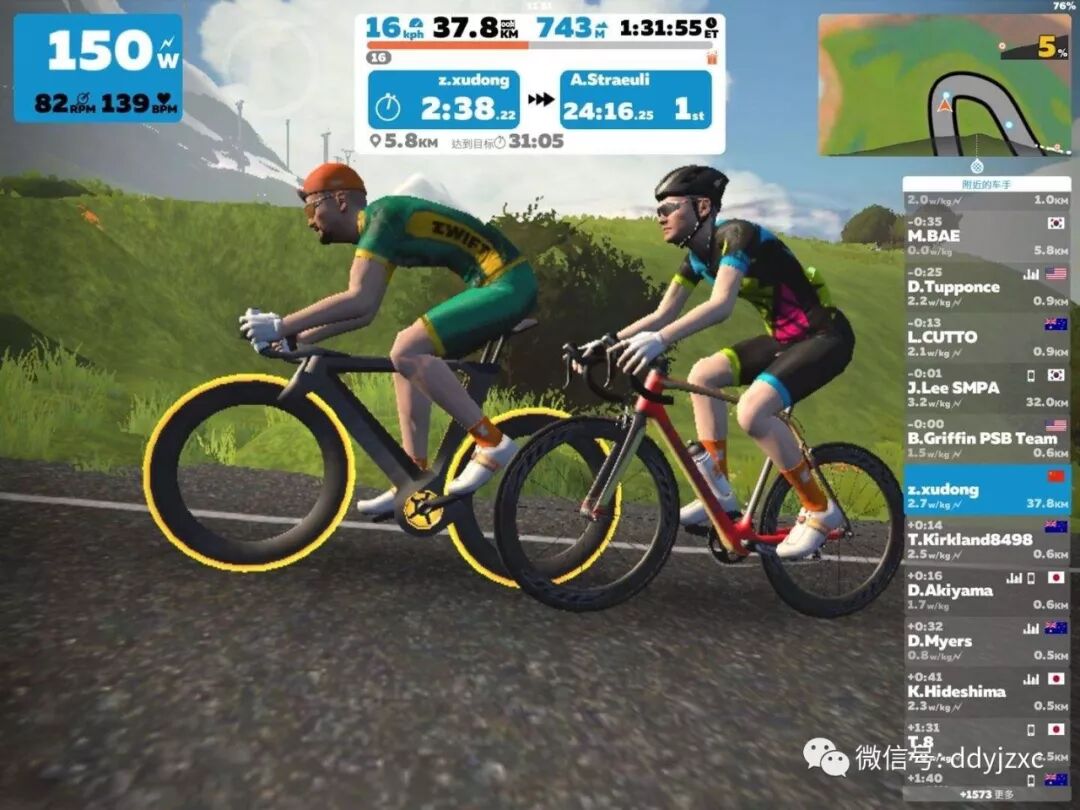Click the J.Lee SMPA rider row

click(x=986, y=388)
